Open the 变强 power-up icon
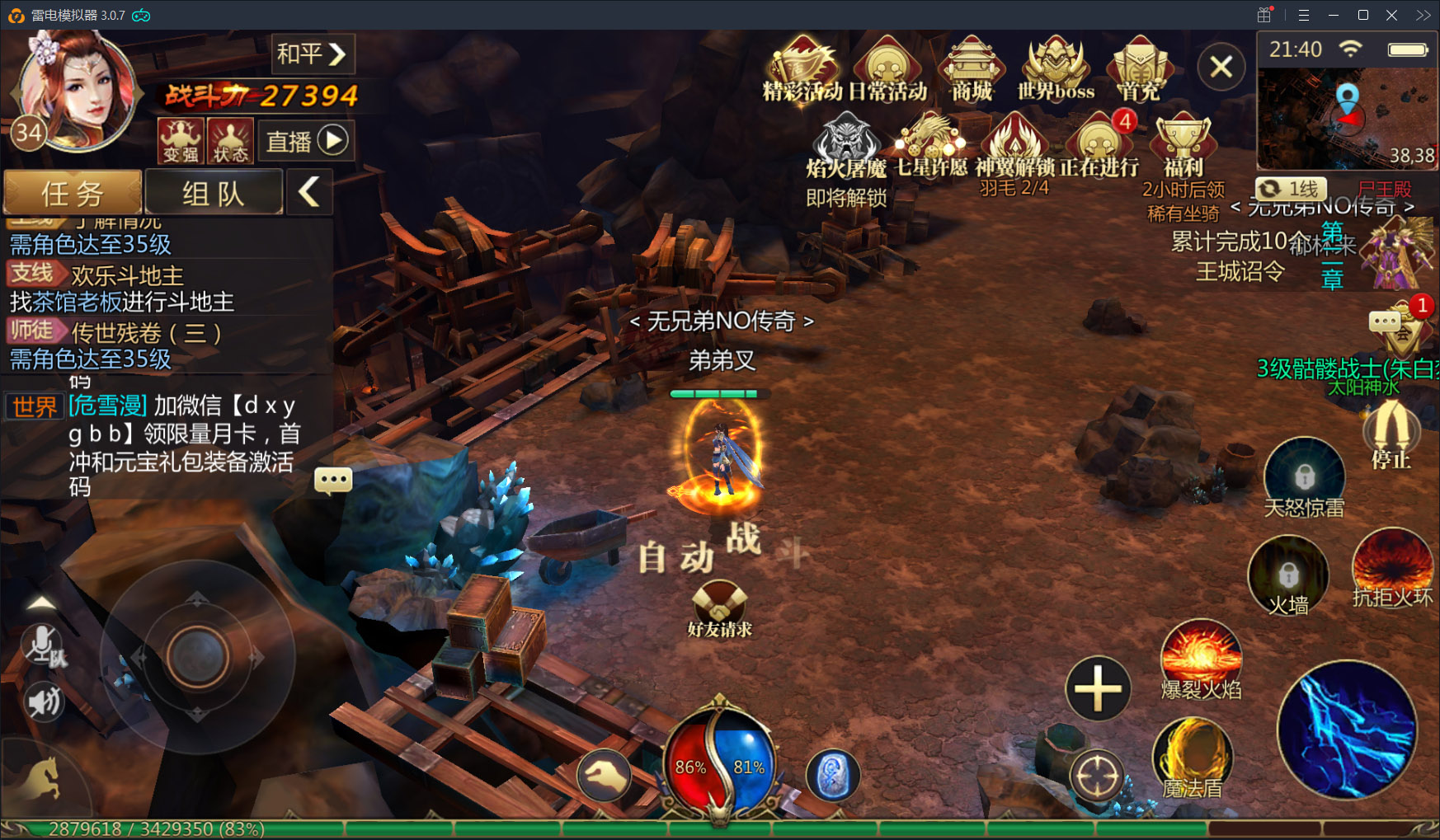The width and height of the screenshot is (1440, 840). point(180,140)
